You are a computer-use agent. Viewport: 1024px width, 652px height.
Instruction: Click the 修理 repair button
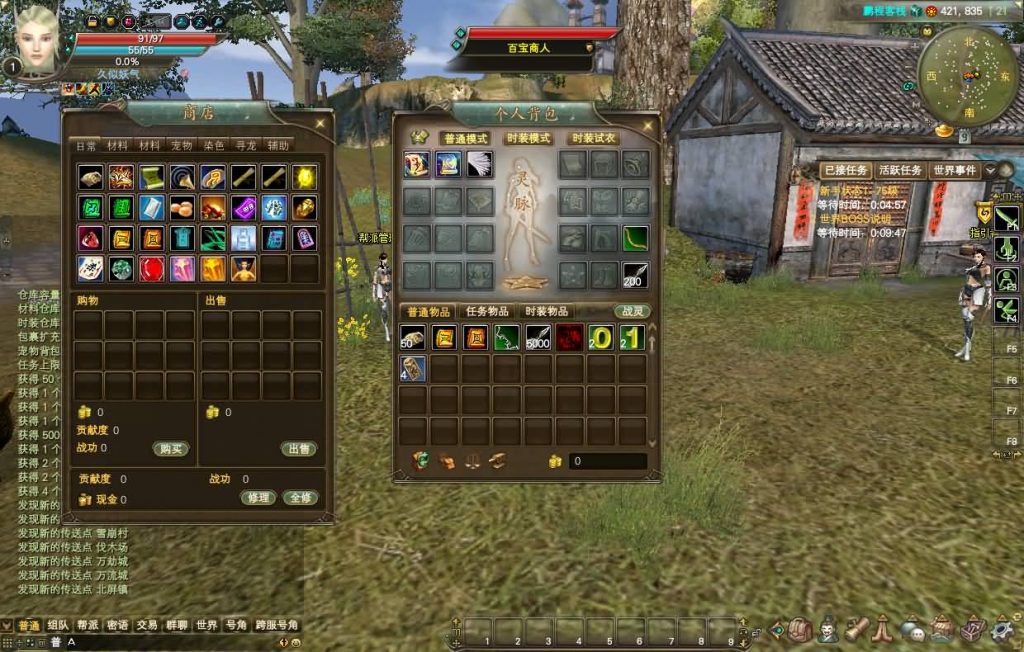[x=258, y=497]
